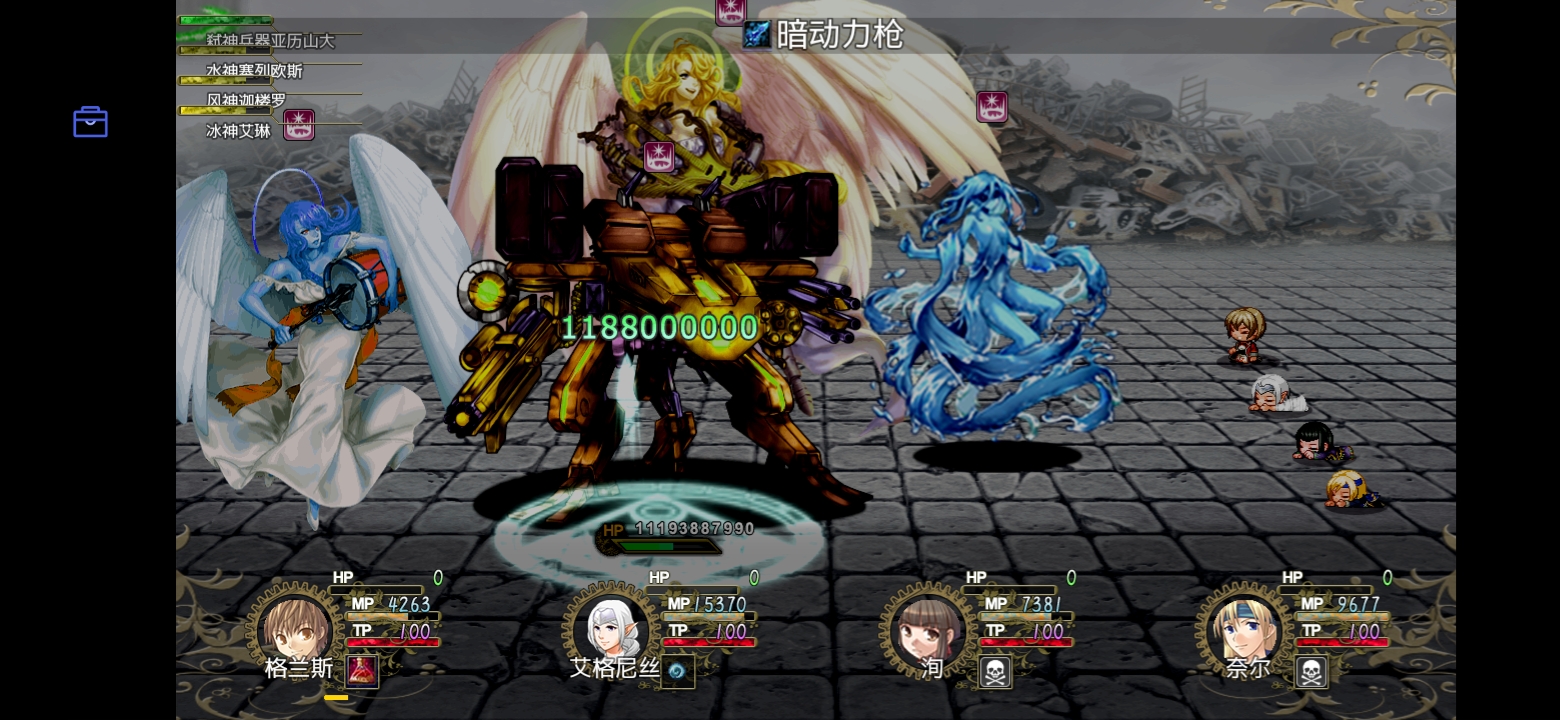Viewport: 1560px width, 720px height.
Task: Click 艾格尼丝's character portrait
Action: (612, 628)
